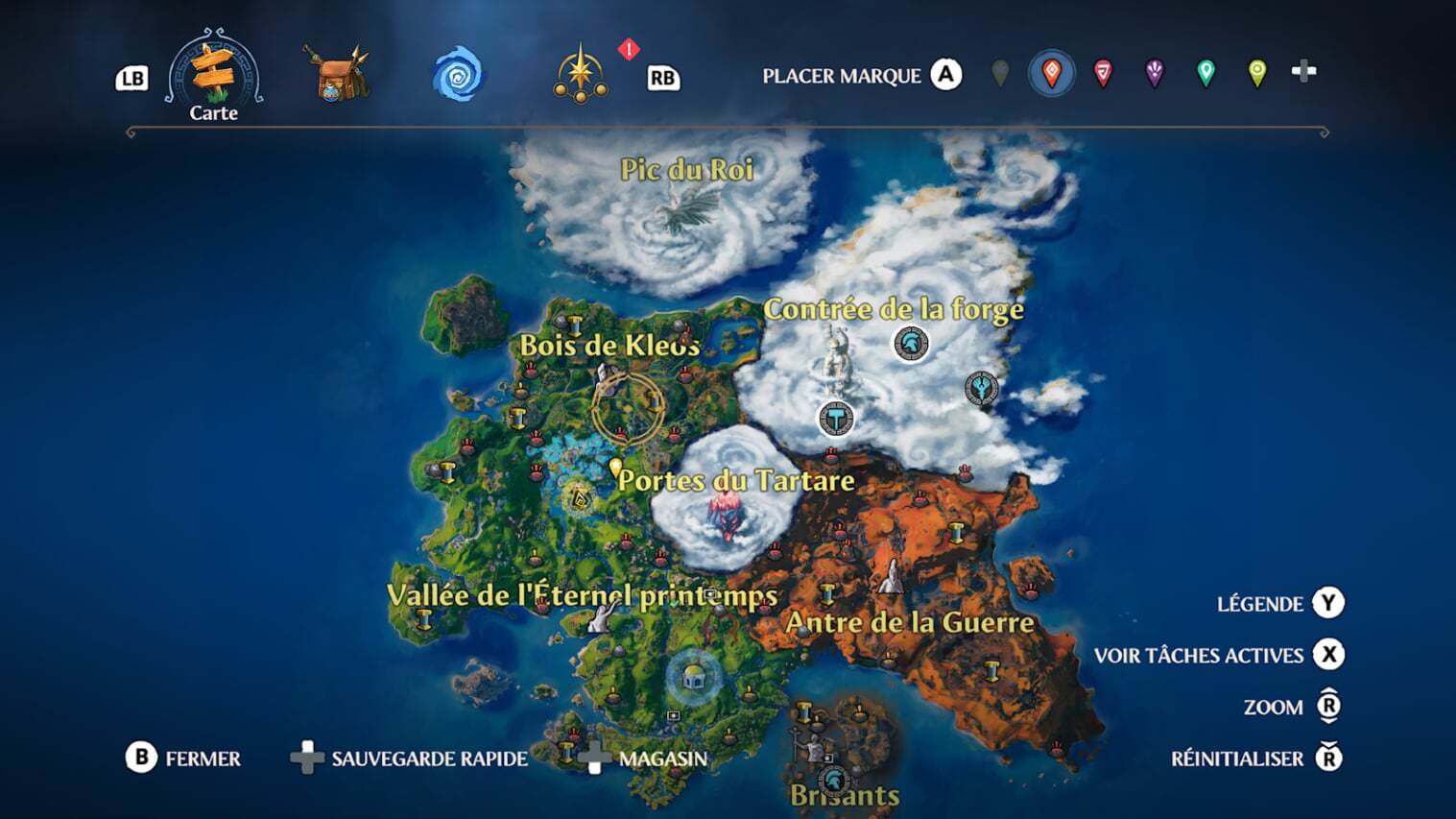This screenshot has height=819, width=1456.
Task: Select the hammer icon in Contrée de la forge
Action: tap(836, 419)
